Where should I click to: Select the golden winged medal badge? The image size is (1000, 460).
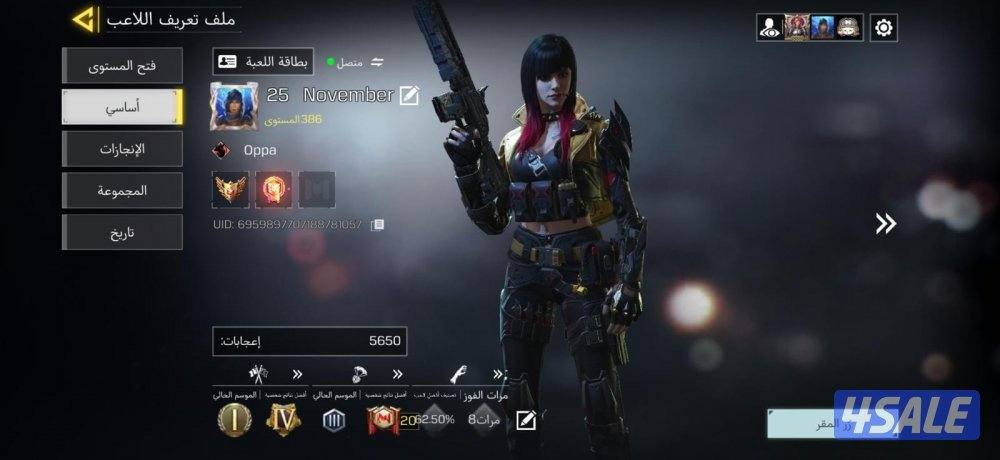(x=231, y=189)
